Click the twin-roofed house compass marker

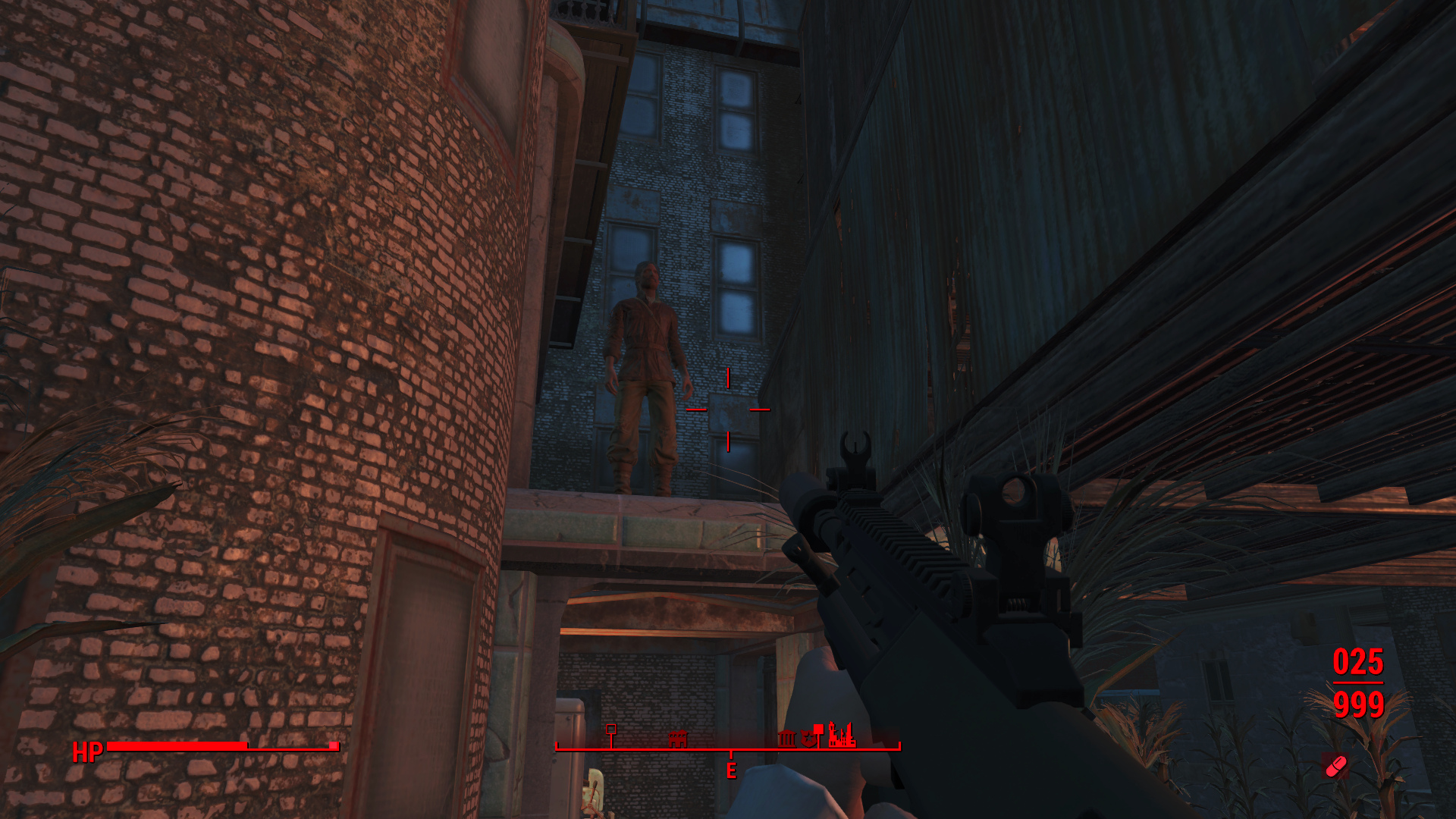click(x=677, y=738)
